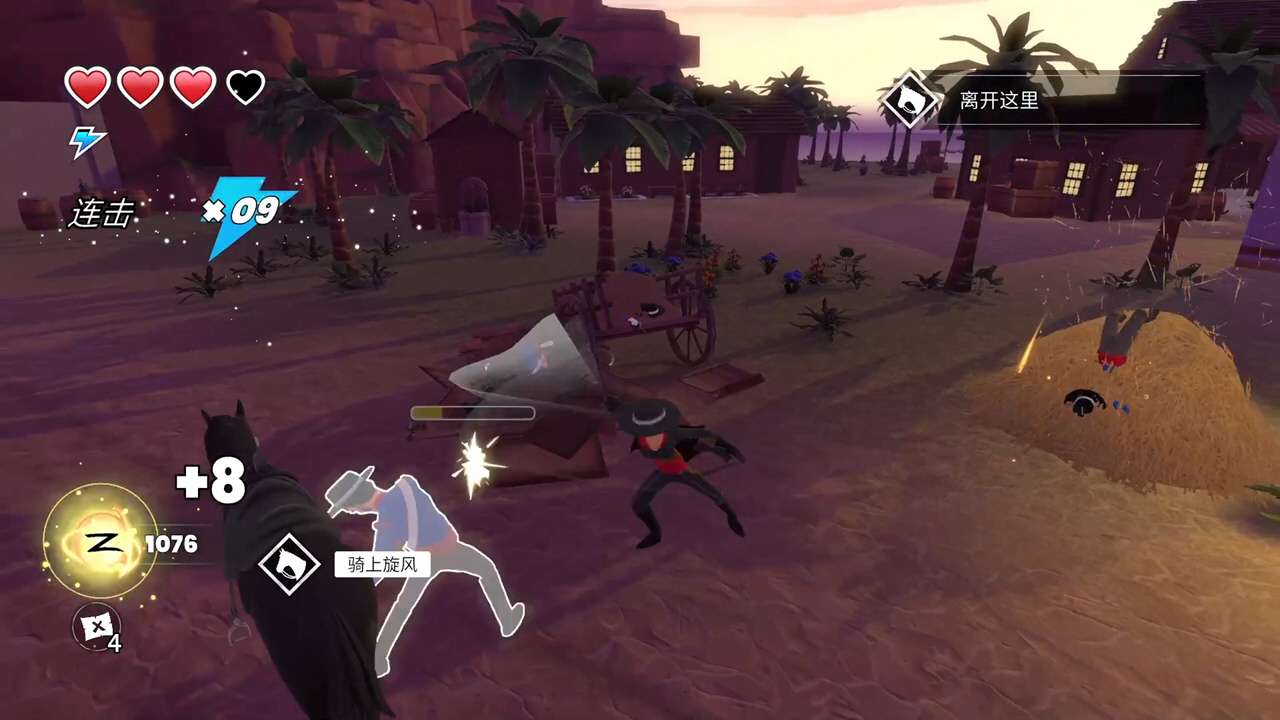Viewport: 1280px width, 720px height.
Task: Select the 离开这里 objective tracker
Action: pos(1000,100)
